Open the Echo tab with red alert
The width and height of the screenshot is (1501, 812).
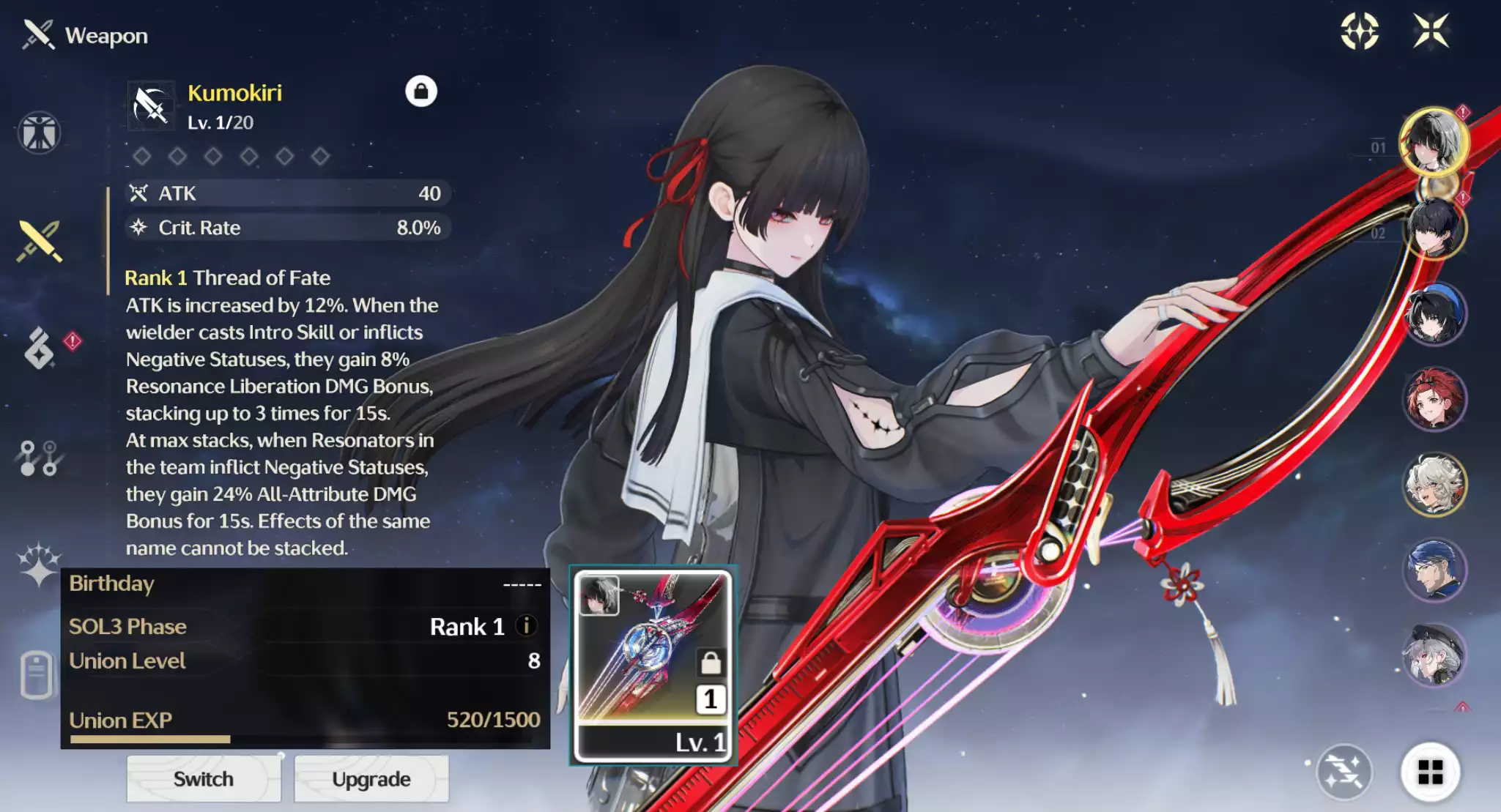[40, 348]
